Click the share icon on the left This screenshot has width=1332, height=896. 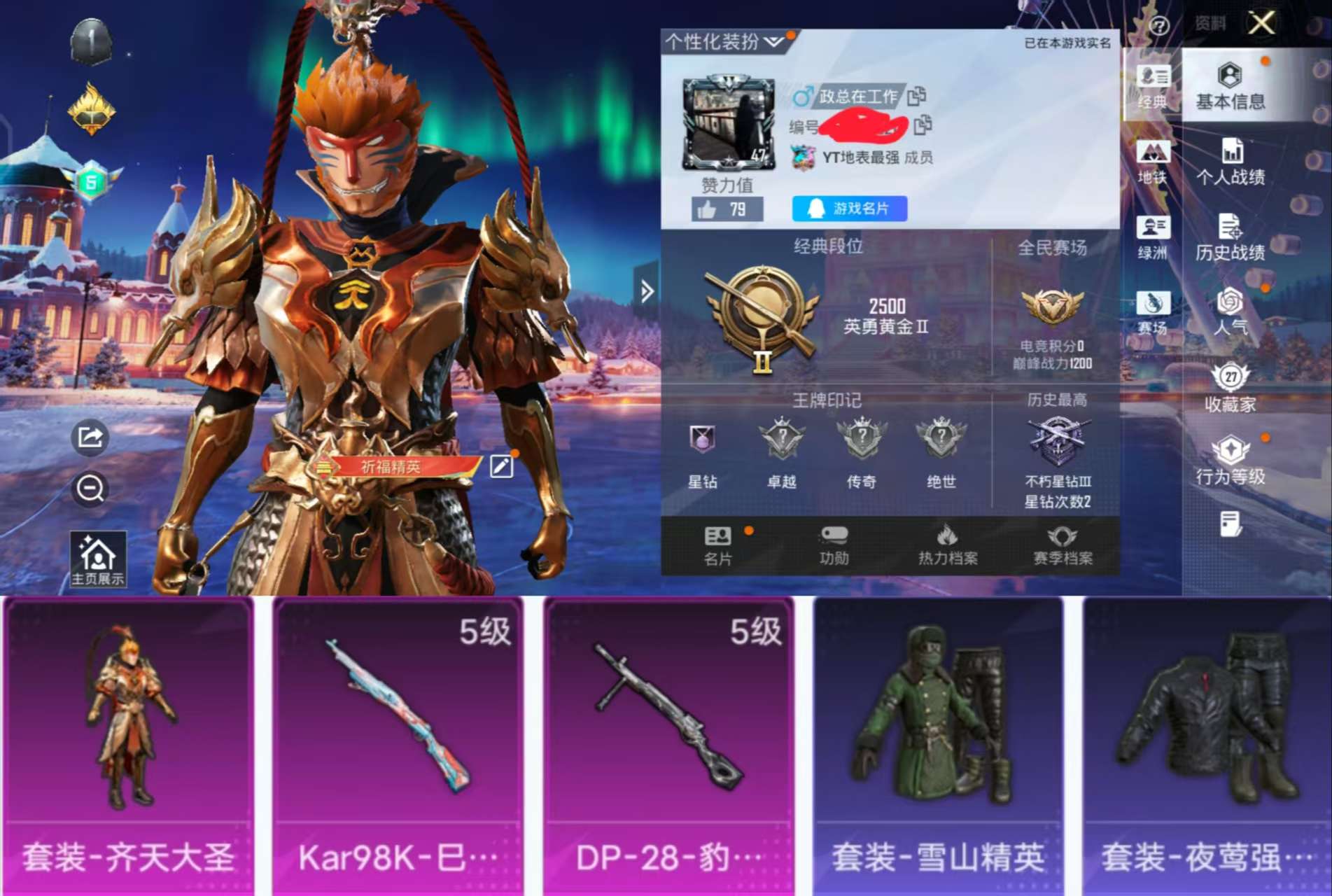point(90,436)
